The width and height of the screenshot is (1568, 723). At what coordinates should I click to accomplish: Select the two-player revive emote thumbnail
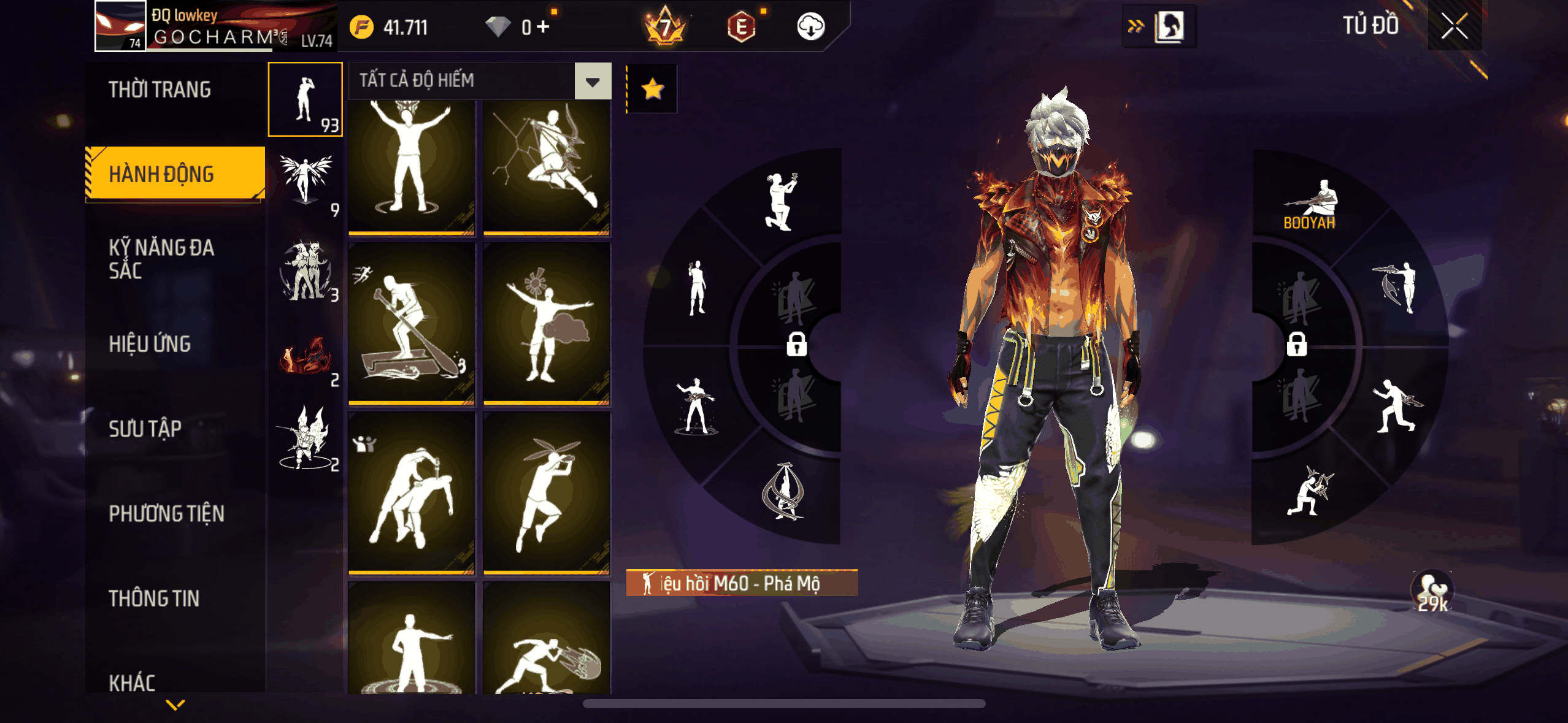click(x=412, y=493)
